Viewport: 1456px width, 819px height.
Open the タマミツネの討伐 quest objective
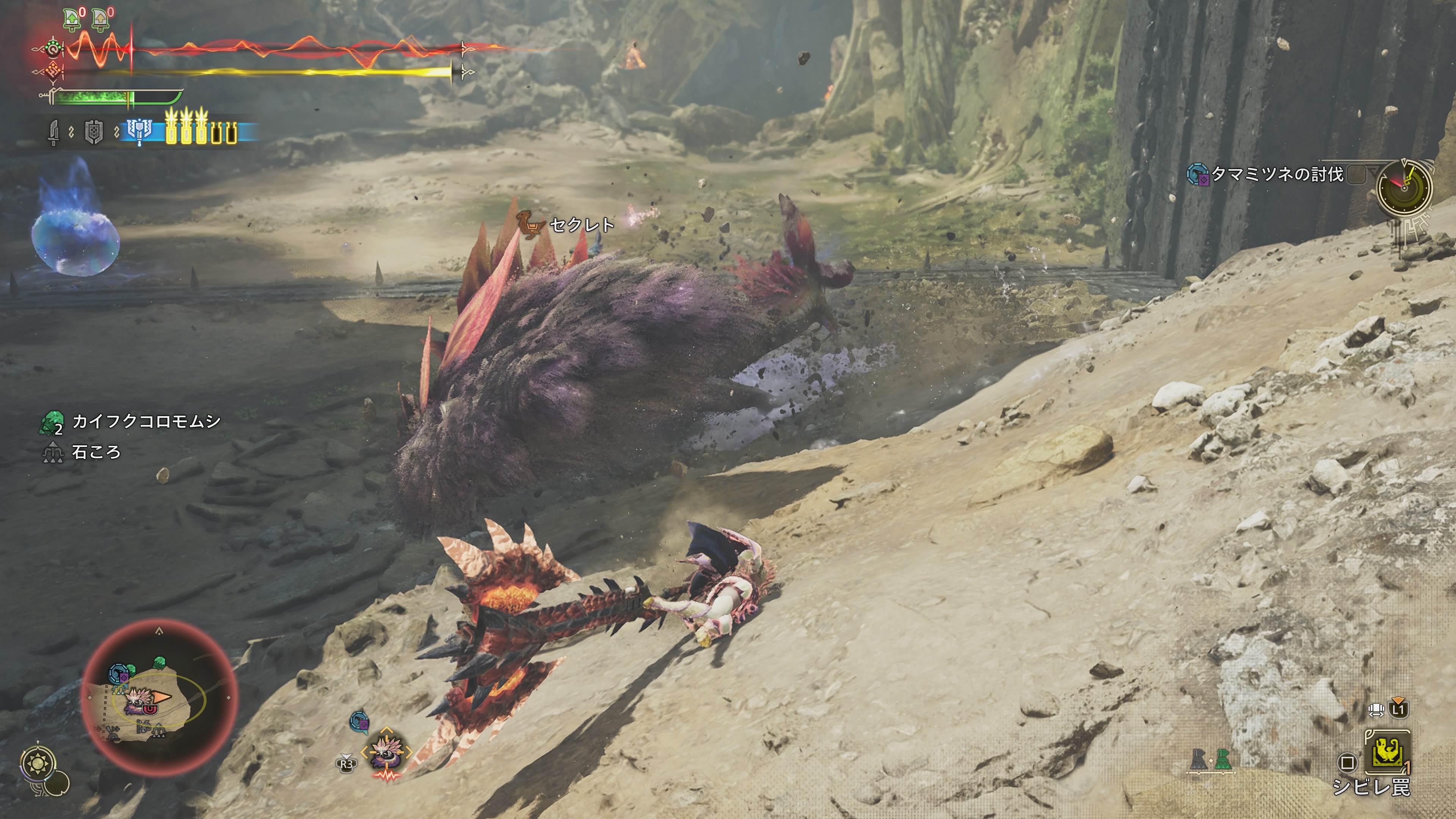click(x=1276, y=174)
